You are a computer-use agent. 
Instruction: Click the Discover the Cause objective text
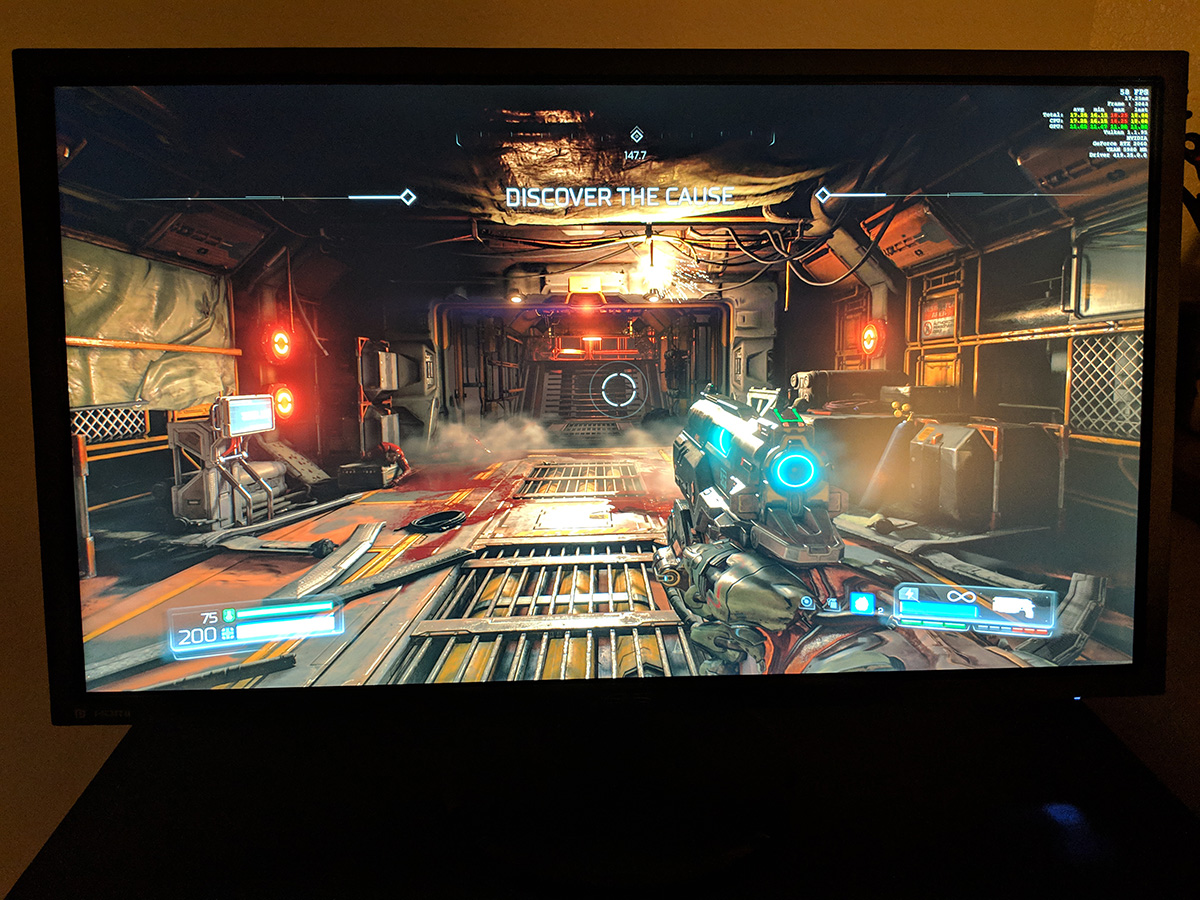click(619, 197)
